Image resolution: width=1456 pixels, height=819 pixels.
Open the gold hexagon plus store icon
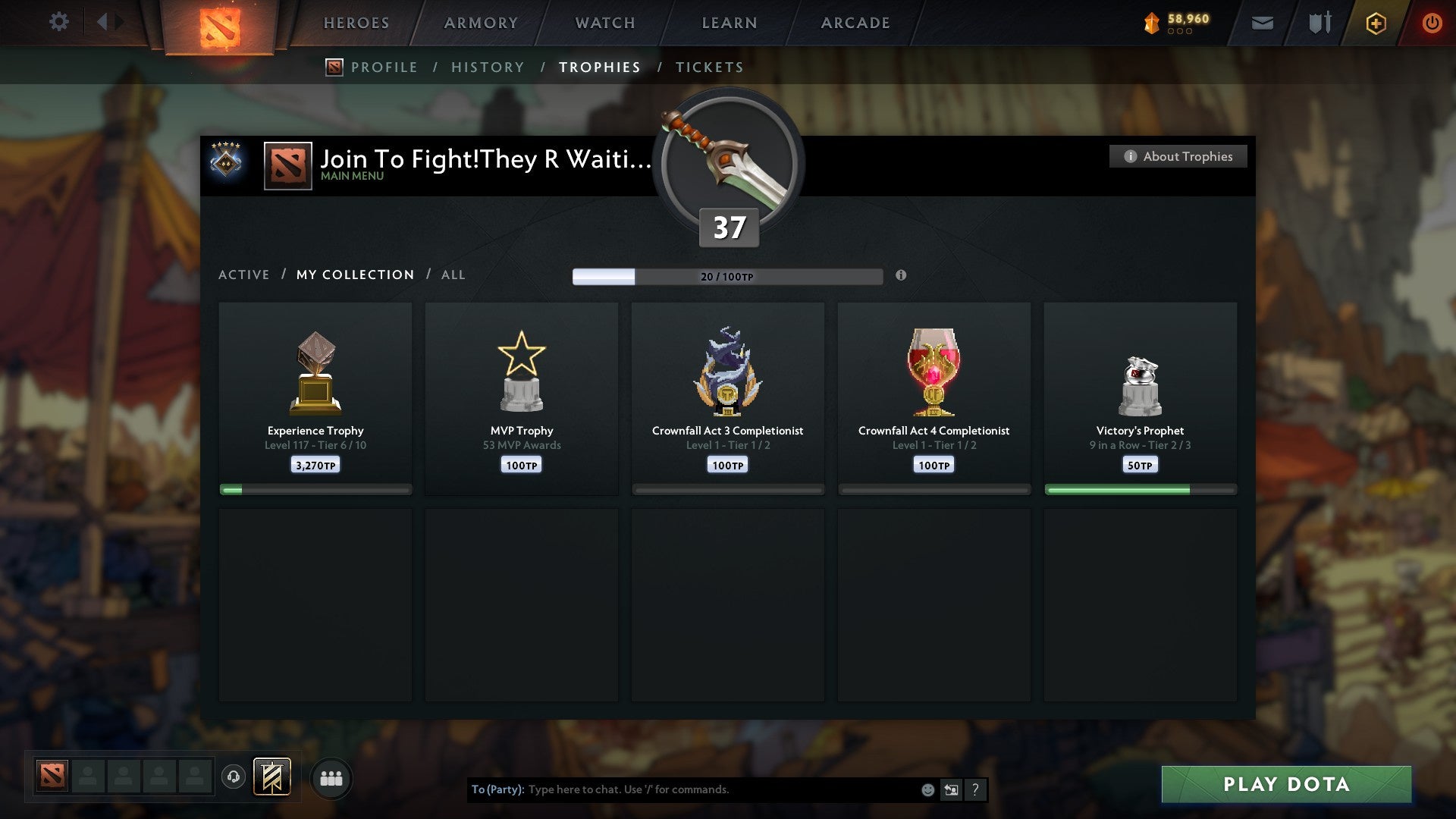click(x=1375, y=23)
